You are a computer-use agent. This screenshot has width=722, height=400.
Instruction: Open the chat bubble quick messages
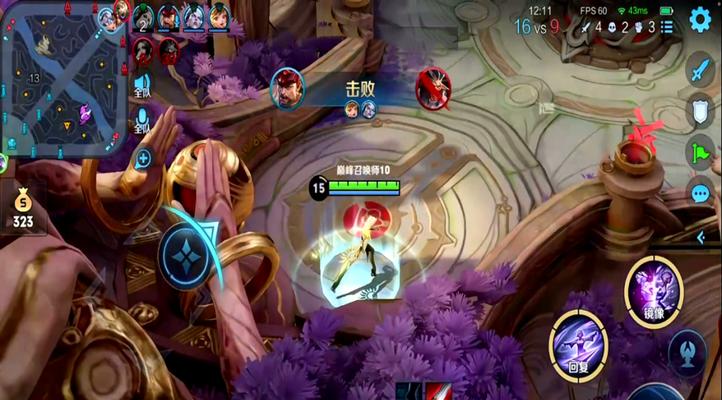701,191
